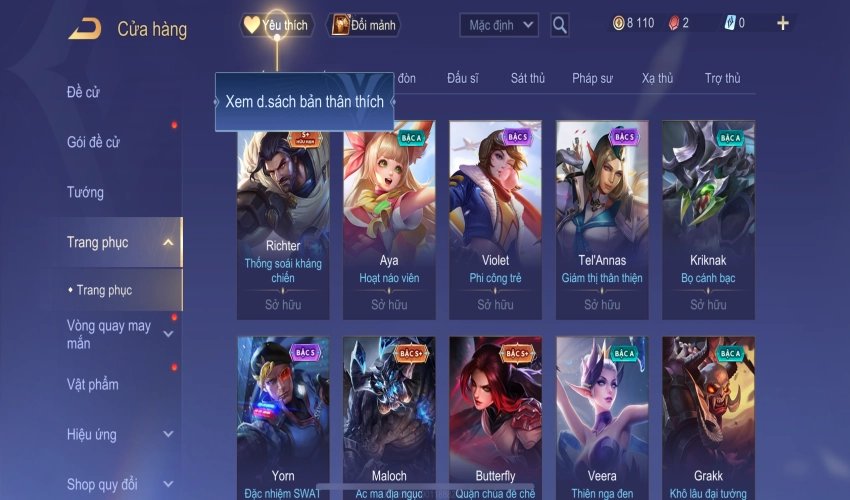Click the magnifying glass search button
850x500 pixels.
click(560, 24)
